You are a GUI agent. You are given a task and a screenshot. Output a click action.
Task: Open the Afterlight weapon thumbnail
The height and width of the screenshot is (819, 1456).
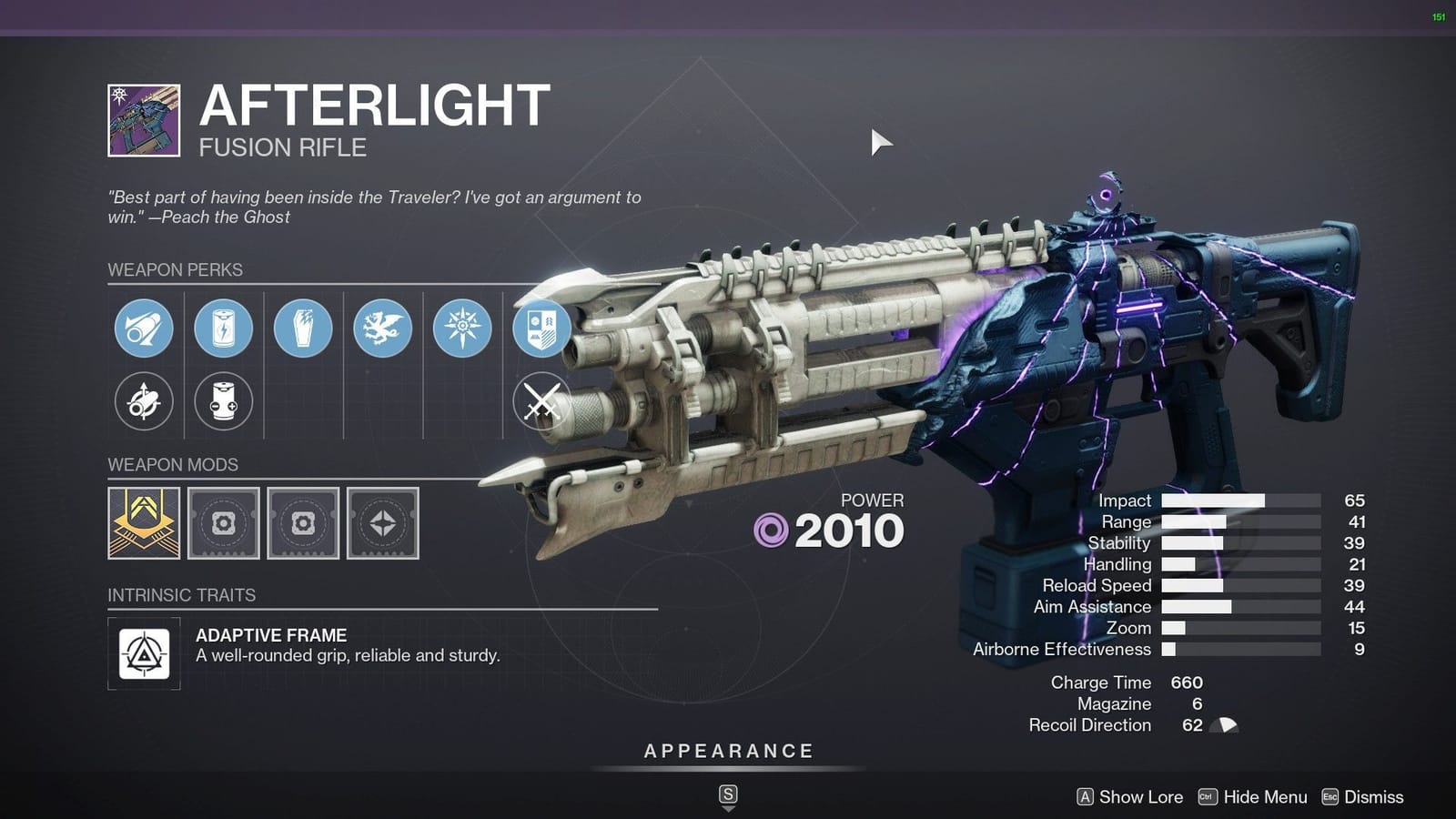tap(146, 119)
